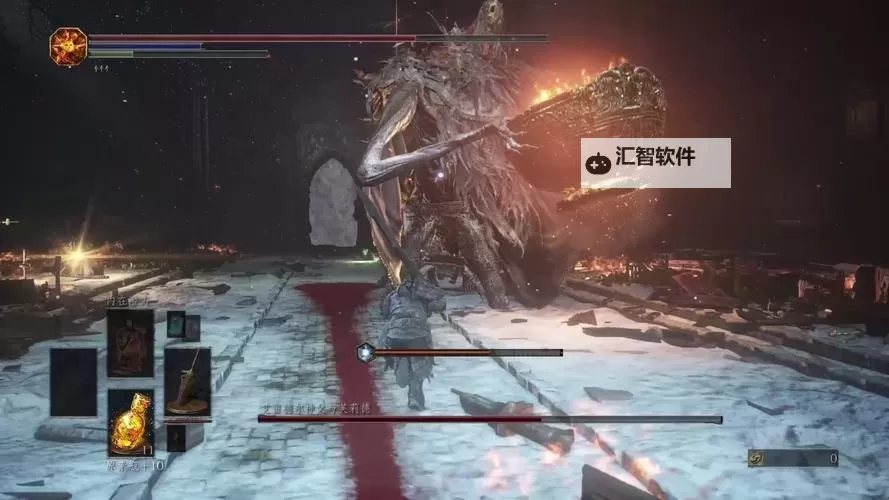Click the empty left-hand equipment slot
Screen dimensions: 889x500
(75, 381)
